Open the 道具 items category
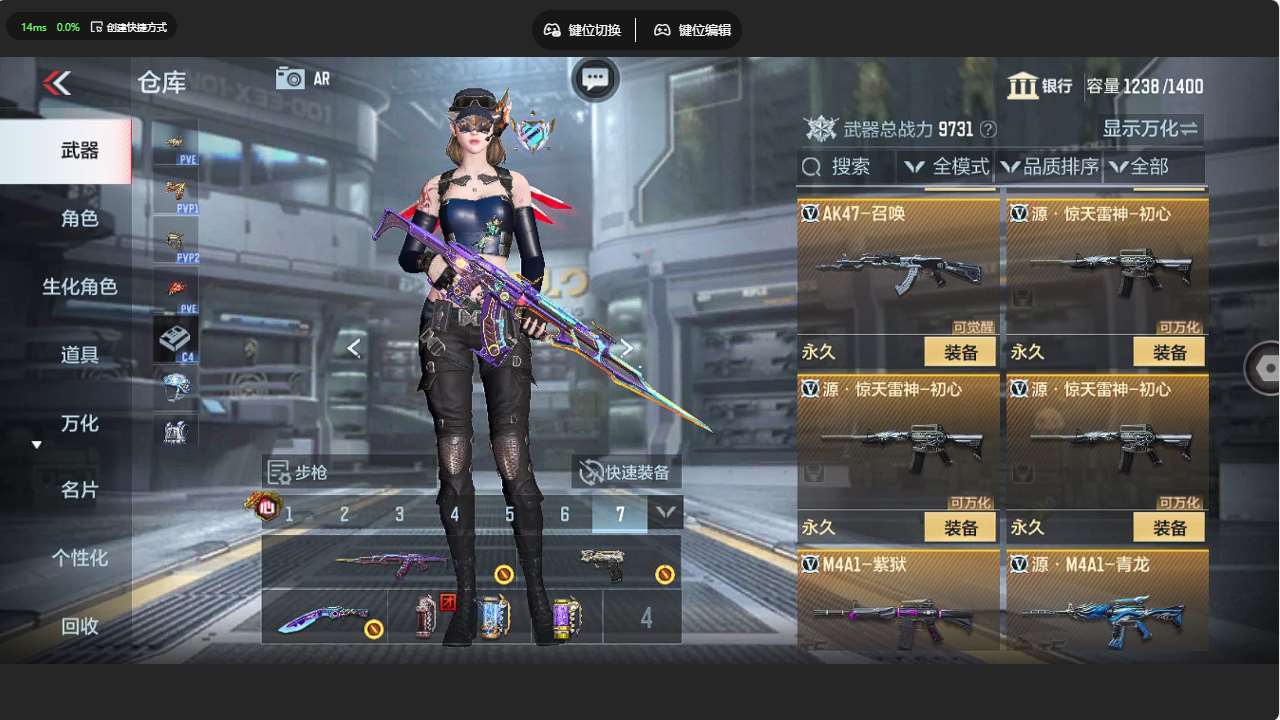 click(79, 355)
